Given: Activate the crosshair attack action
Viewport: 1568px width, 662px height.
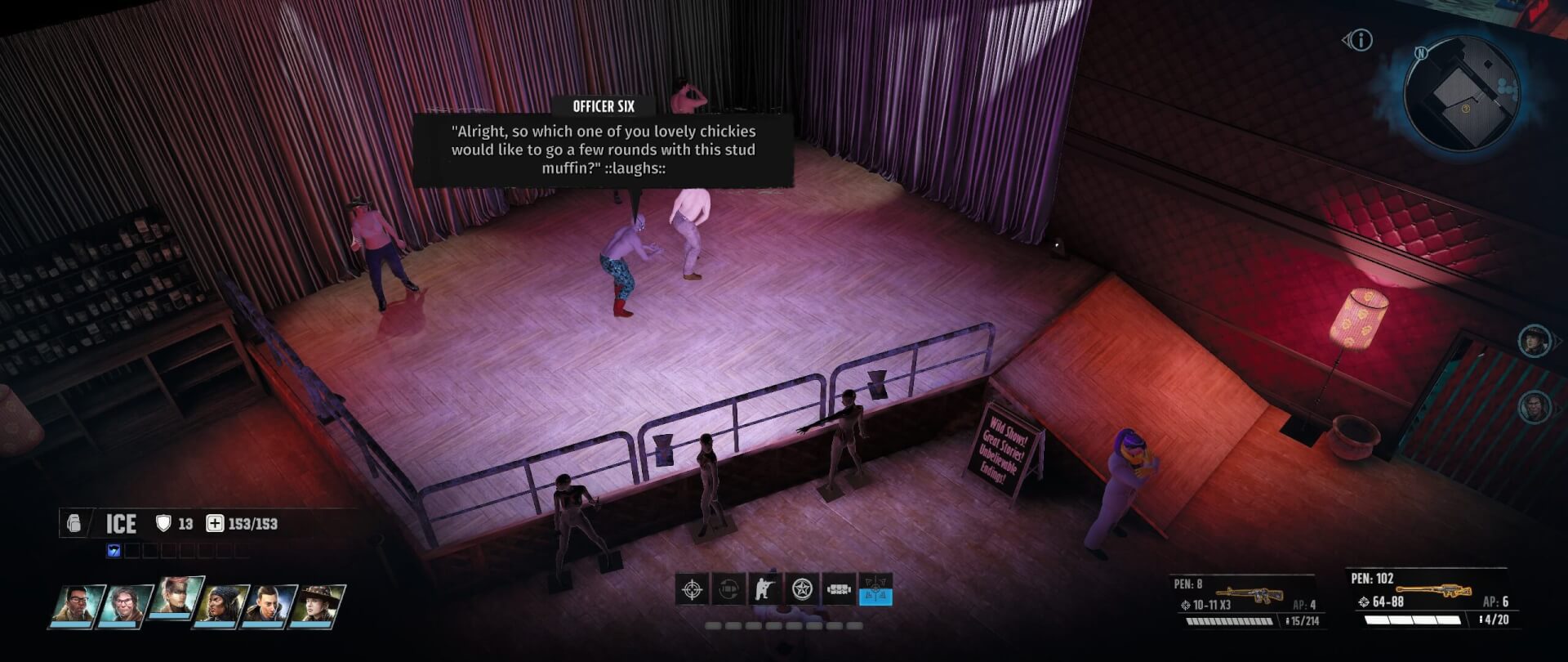Looking at the screenshot, I should click(x=693, y=589).
